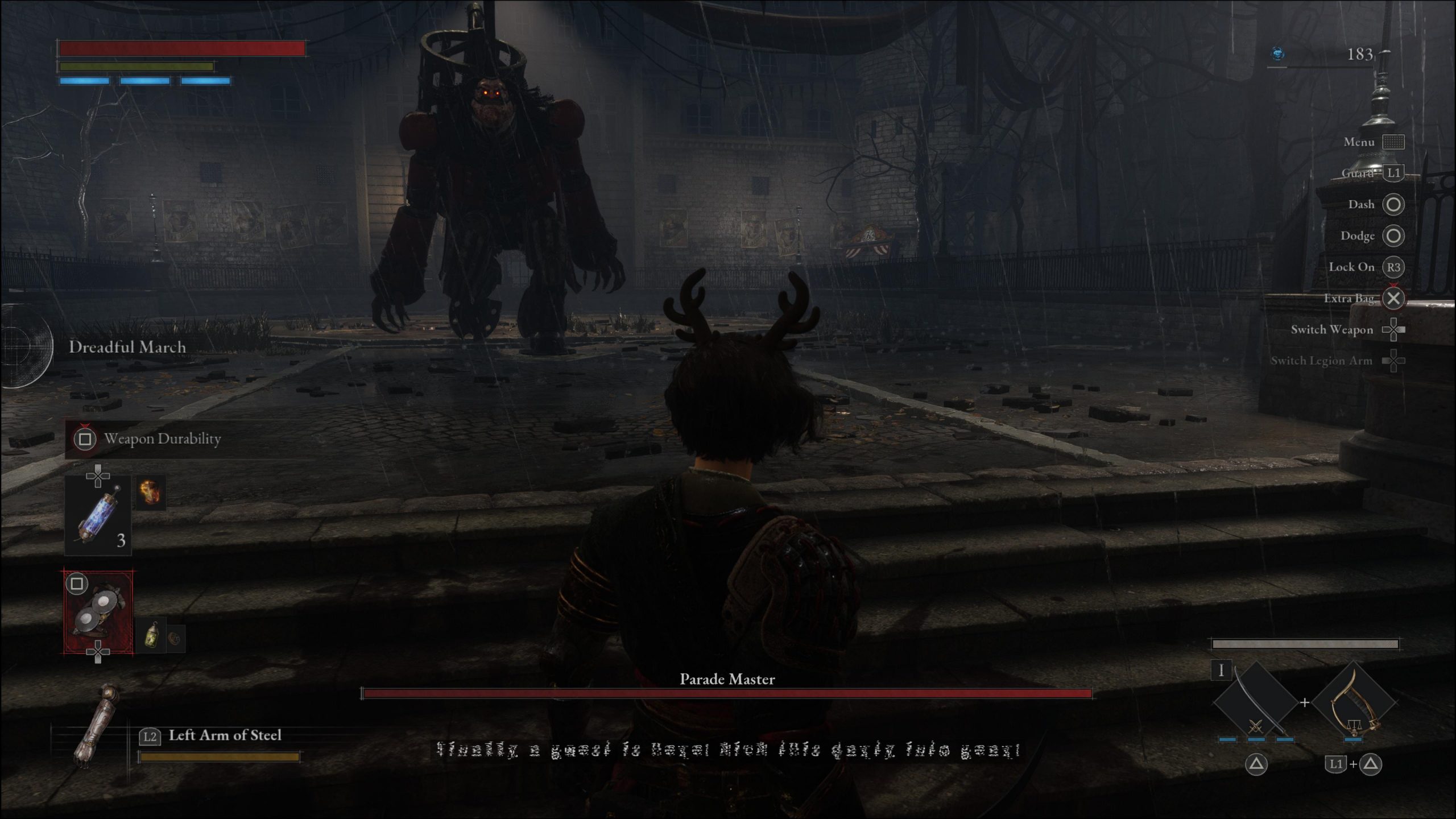Image resolution: width=1456 pixels, height=819 pixels.
Task: Select the Pulse Cell belt slot
Action: [x=98, y=516]
